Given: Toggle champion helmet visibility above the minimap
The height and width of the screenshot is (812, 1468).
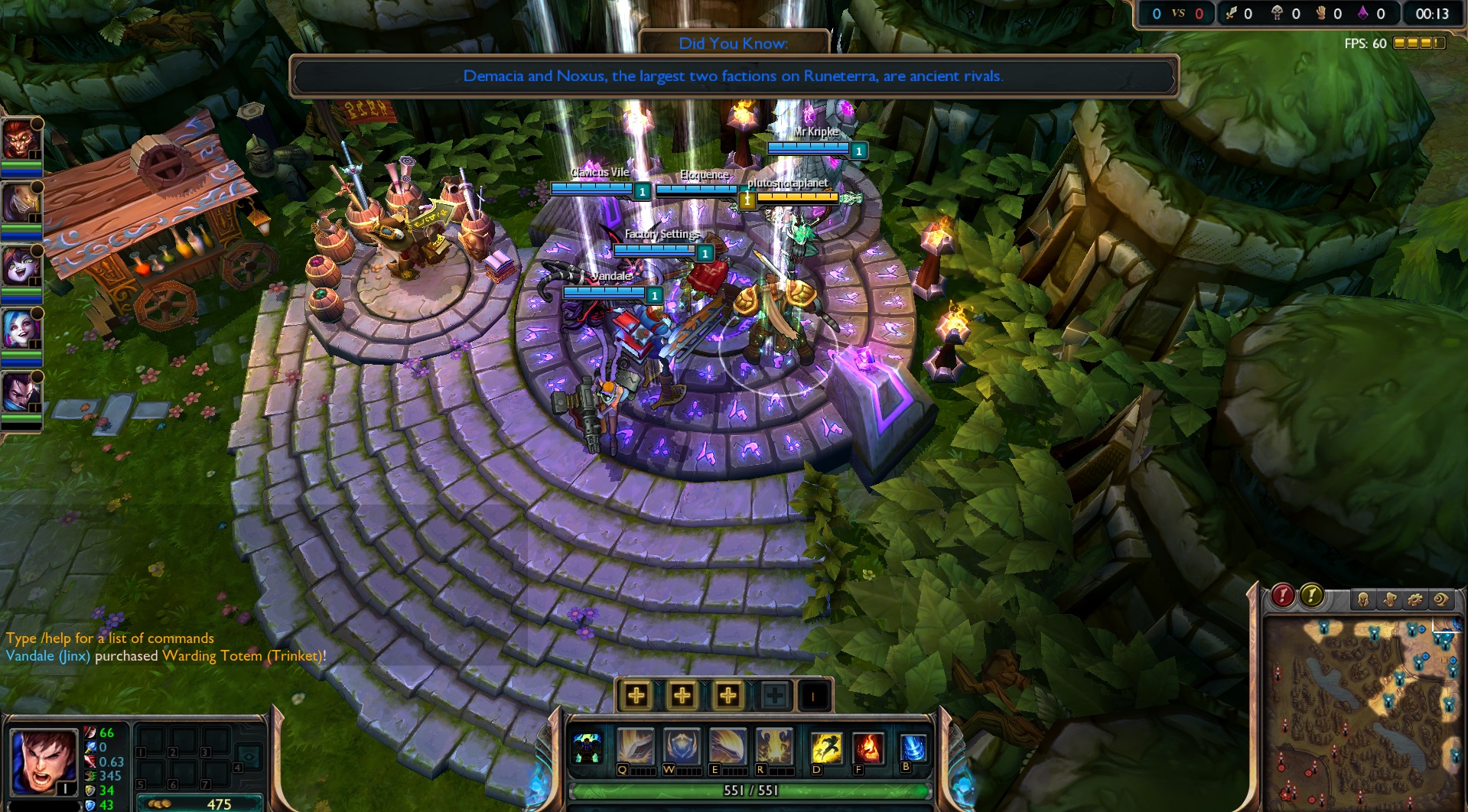Looking at the screenshot, I should pyautogui.click(x=1364, y=600).
